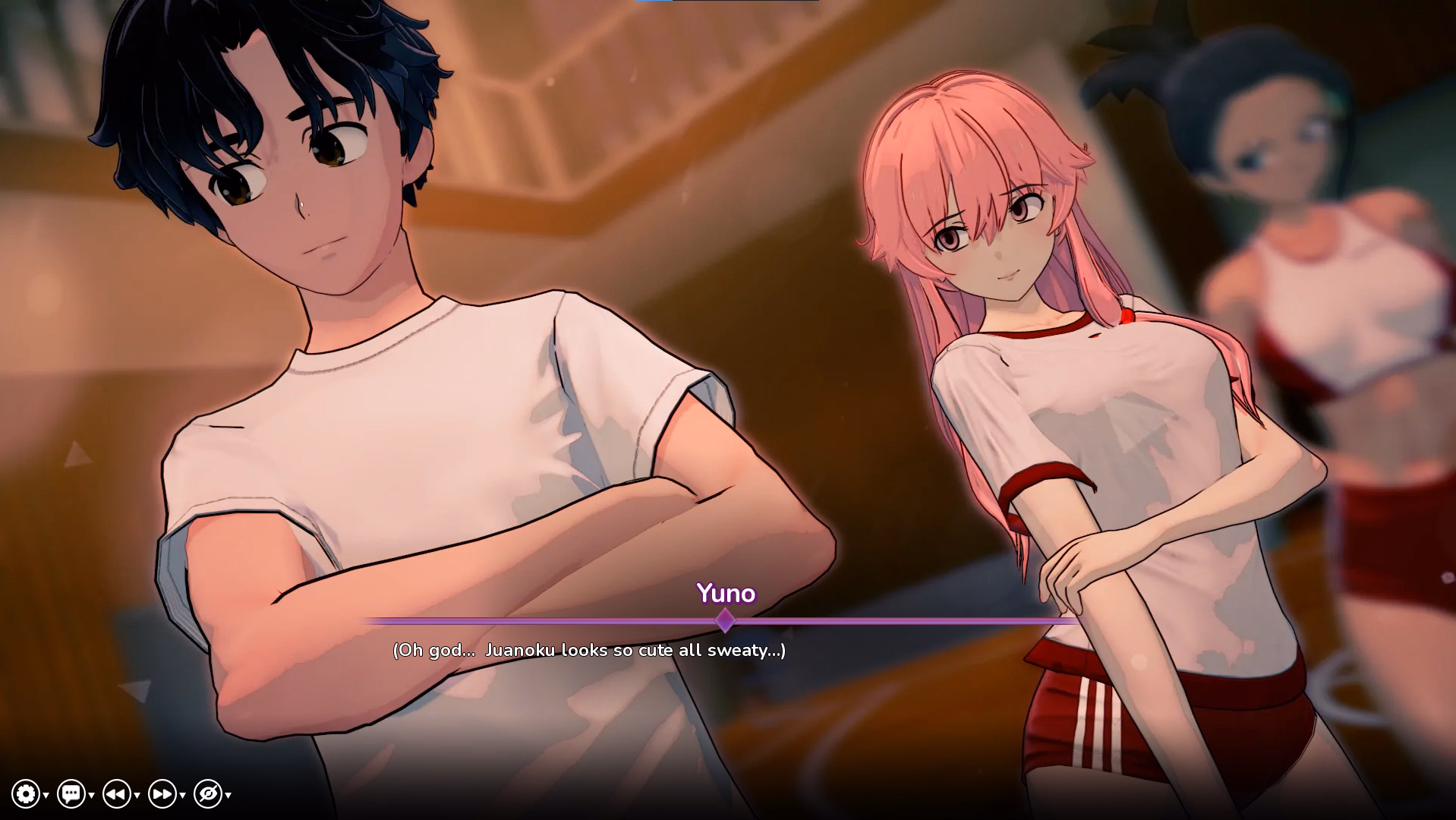Expand the dropdown arrow beside the gear icon
Image resolution: width=1456 pixels, height=820 pixels.
(x=46, y=796)
